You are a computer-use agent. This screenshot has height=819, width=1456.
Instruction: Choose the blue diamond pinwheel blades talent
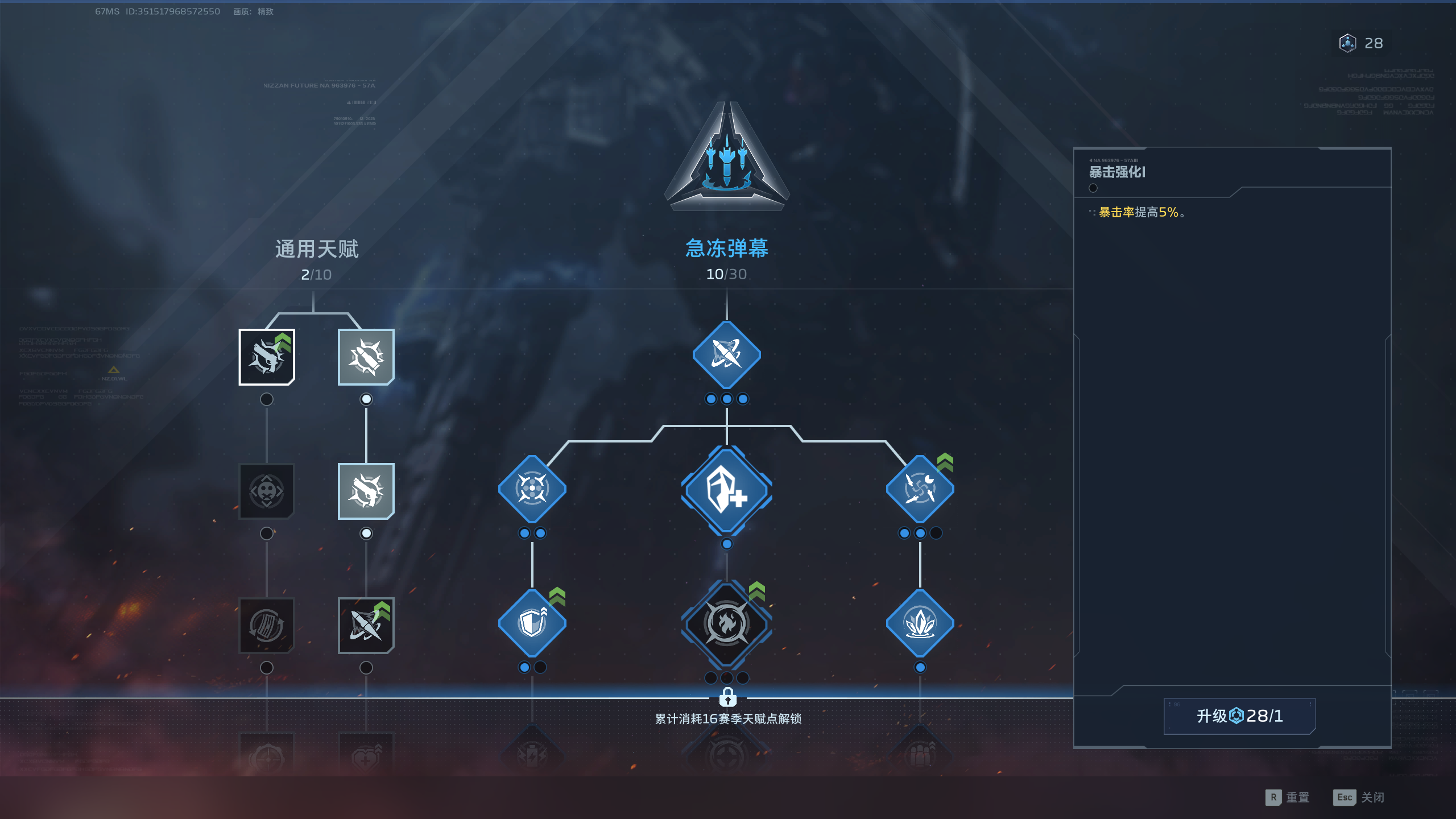pos(920,489)
